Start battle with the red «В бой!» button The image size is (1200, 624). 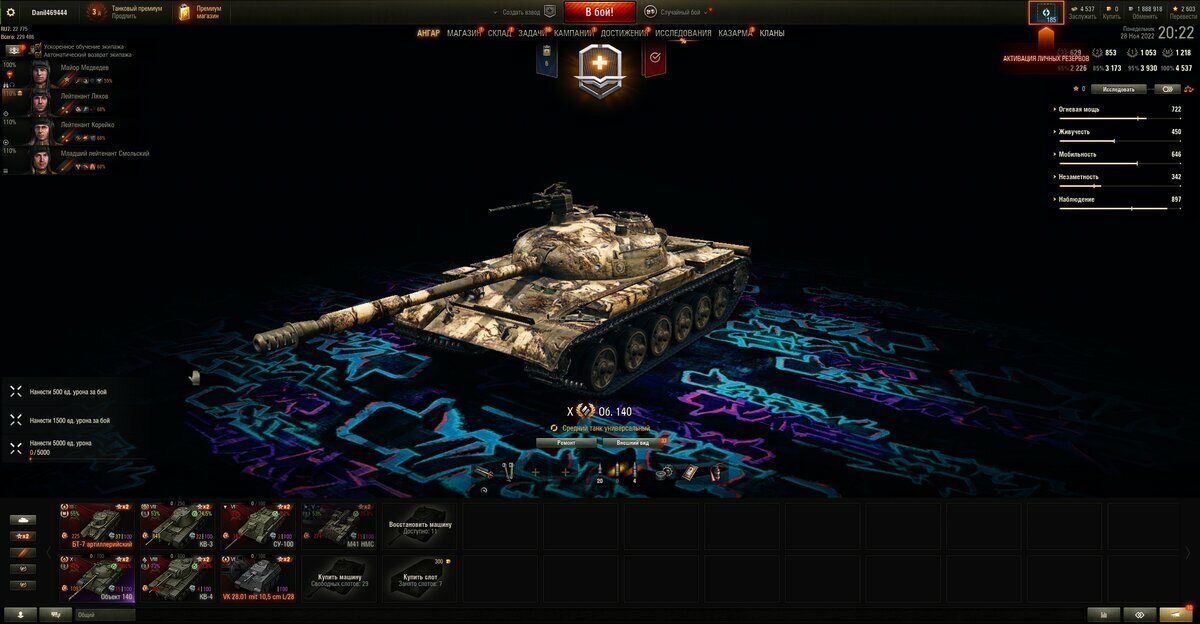point(600,12)
